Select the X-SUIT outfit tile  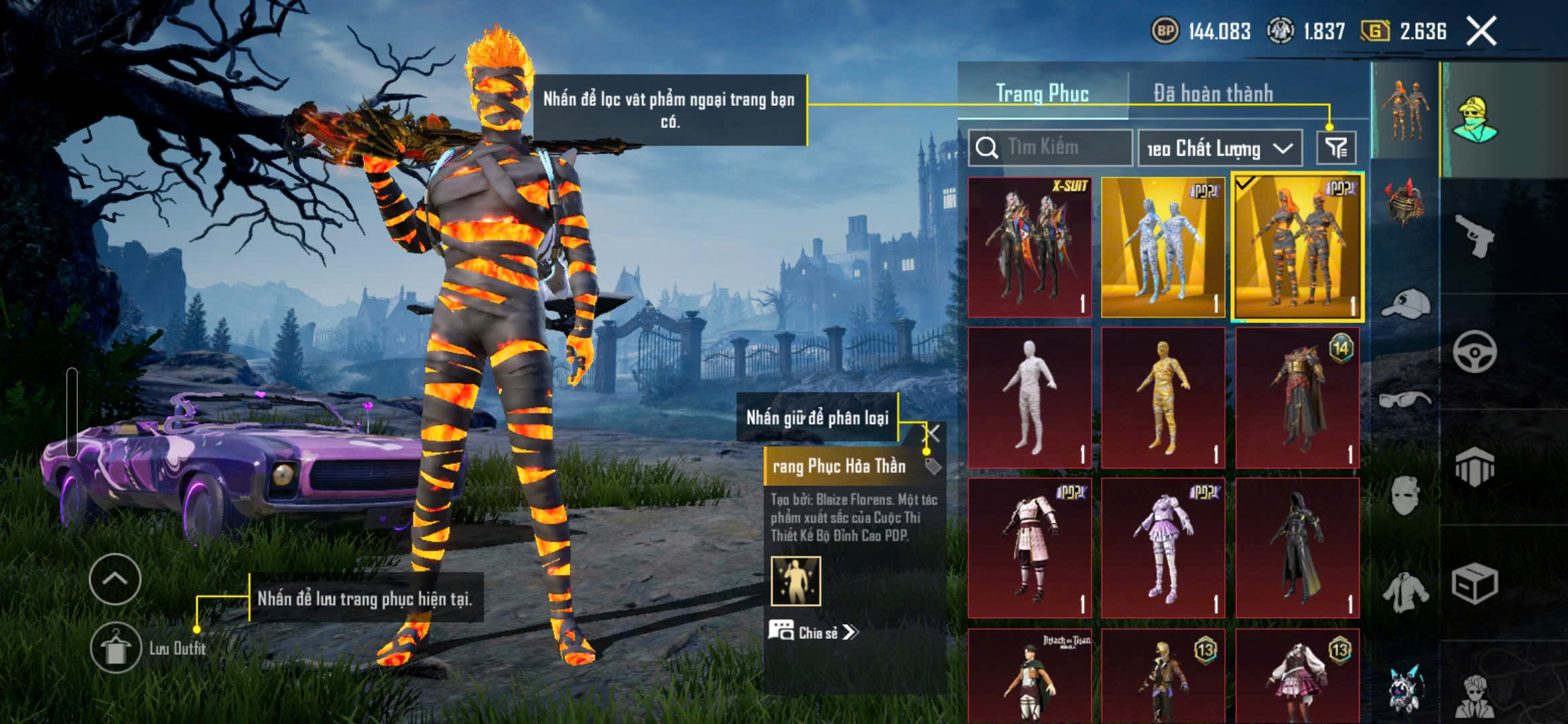click(1029, 247)
